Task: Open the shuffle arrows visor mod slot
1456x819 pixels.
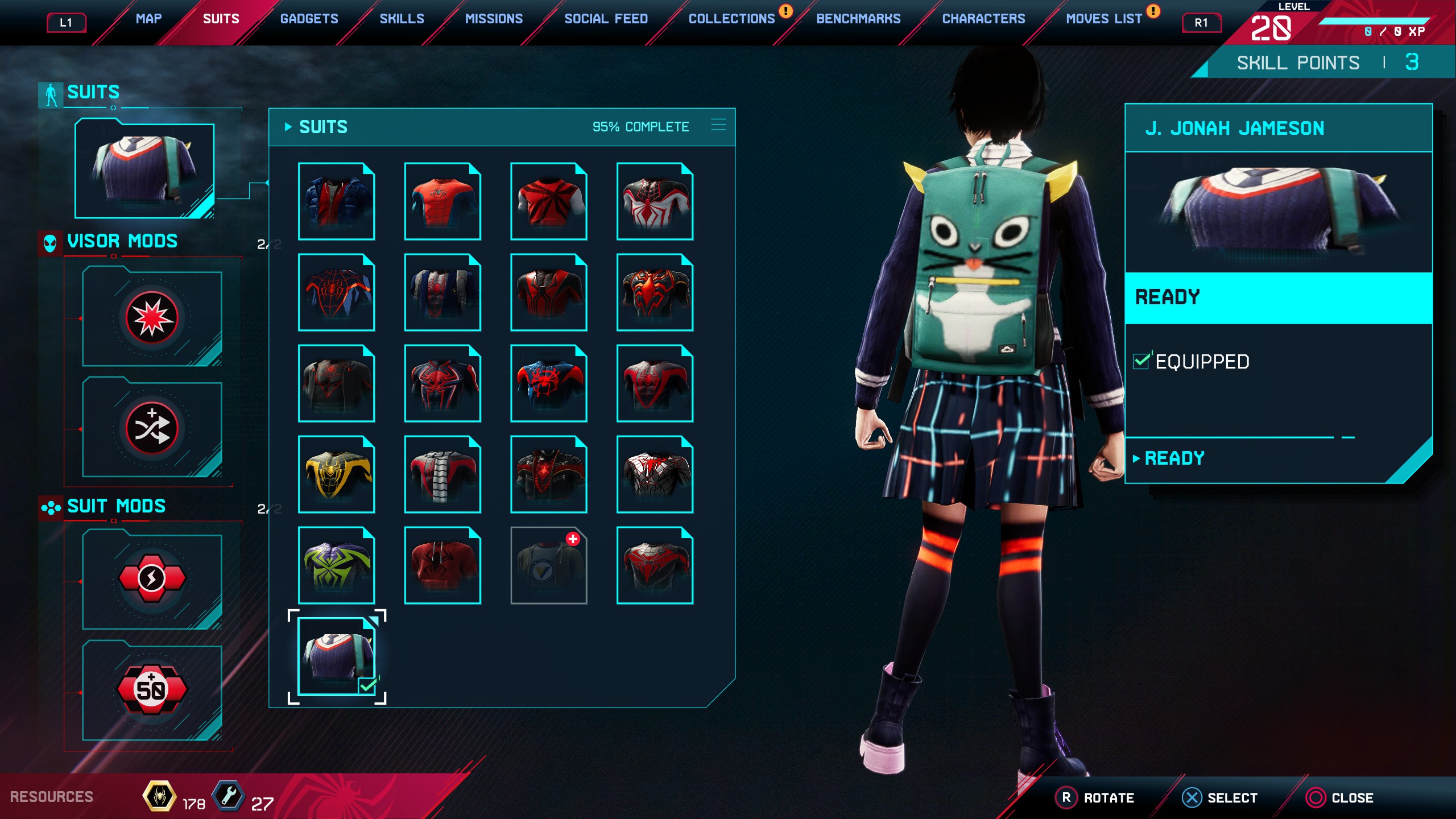Action: pos(152,428)
